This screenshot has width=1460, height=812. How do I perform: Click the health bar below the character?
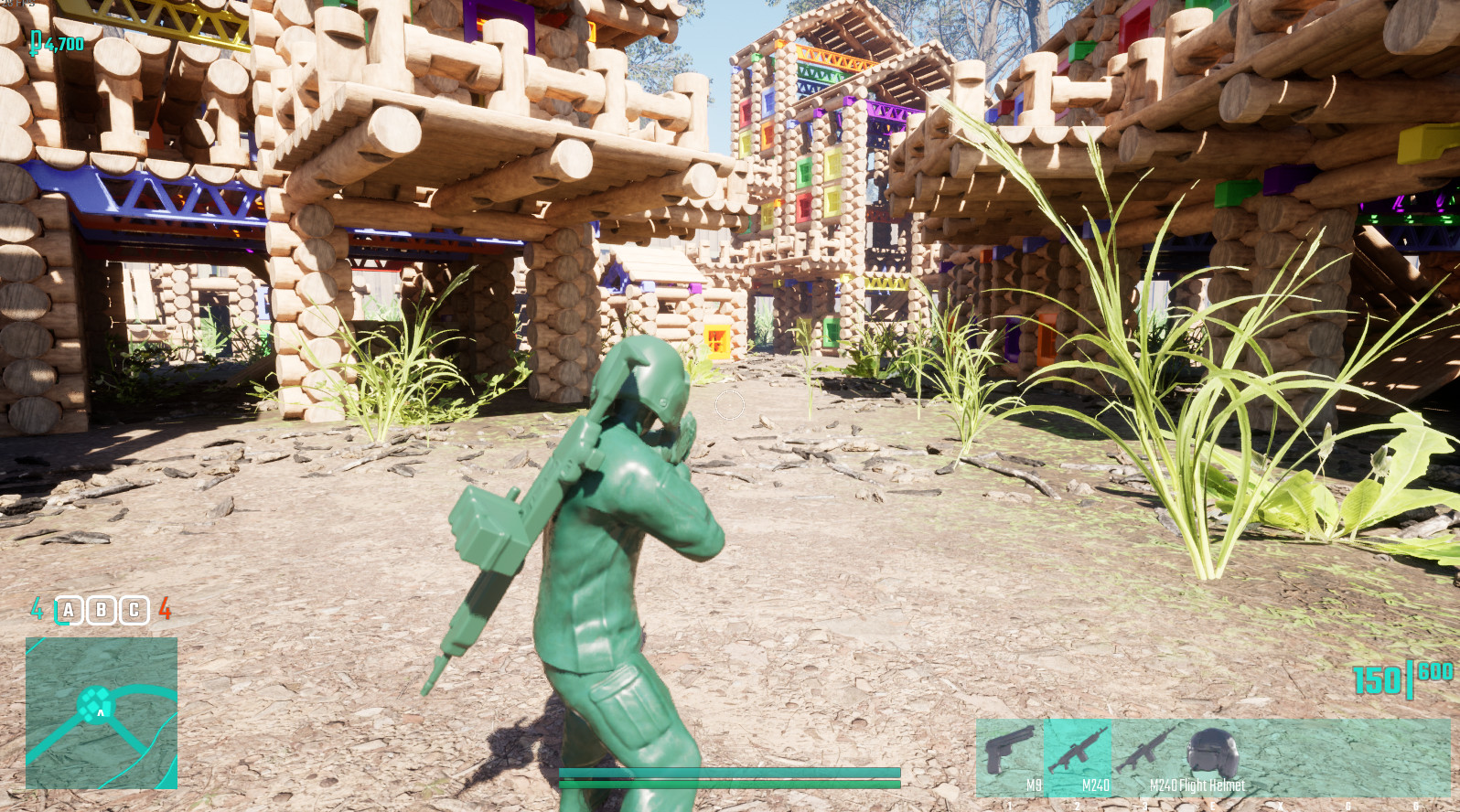tap(729, 773)
